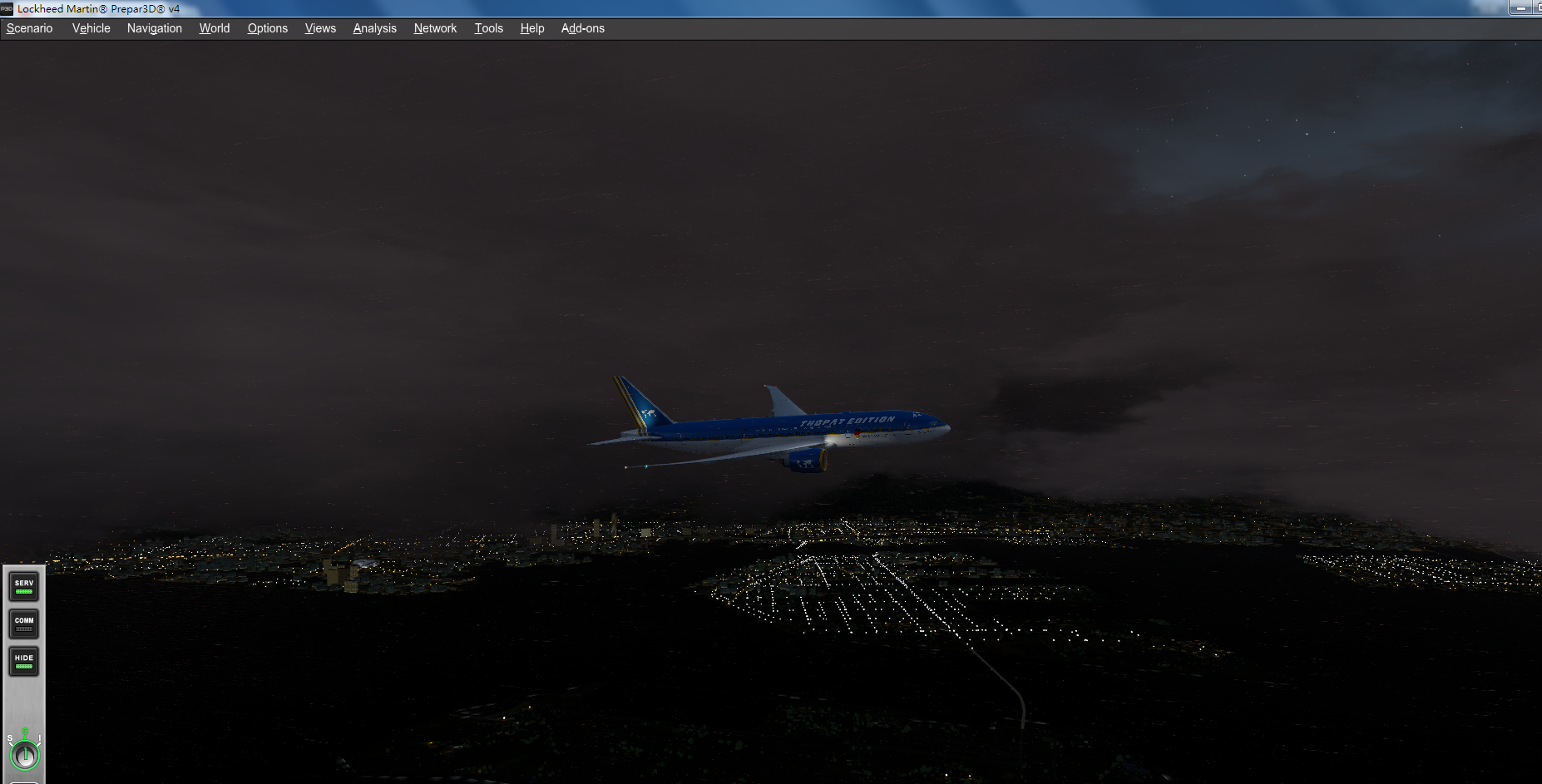
Task: Open the Network menu
Action: tap(435, 27)
